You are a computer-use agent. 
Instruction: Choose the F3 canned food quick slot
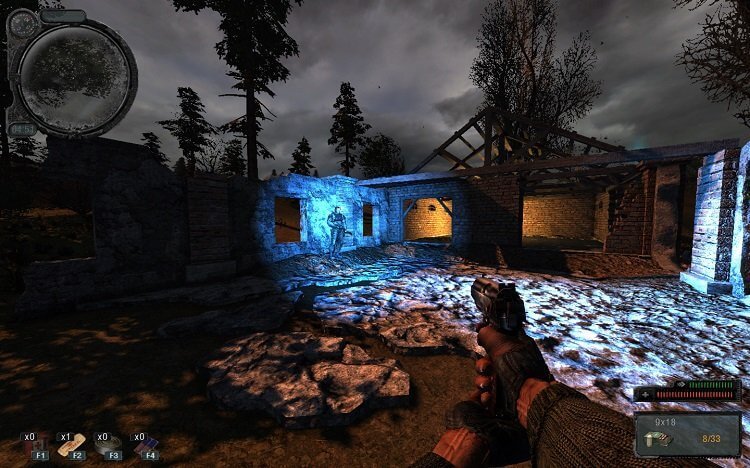(108, 446)
